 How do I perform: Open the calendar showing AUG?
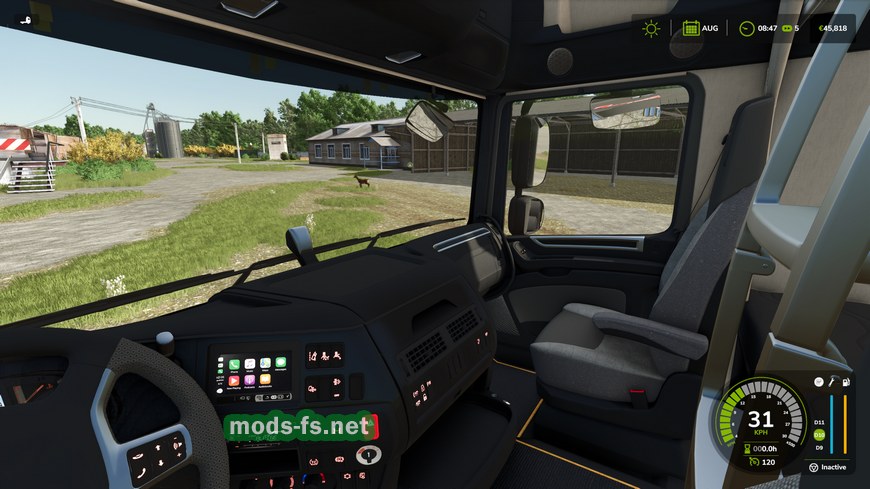(x=691, y=28)
